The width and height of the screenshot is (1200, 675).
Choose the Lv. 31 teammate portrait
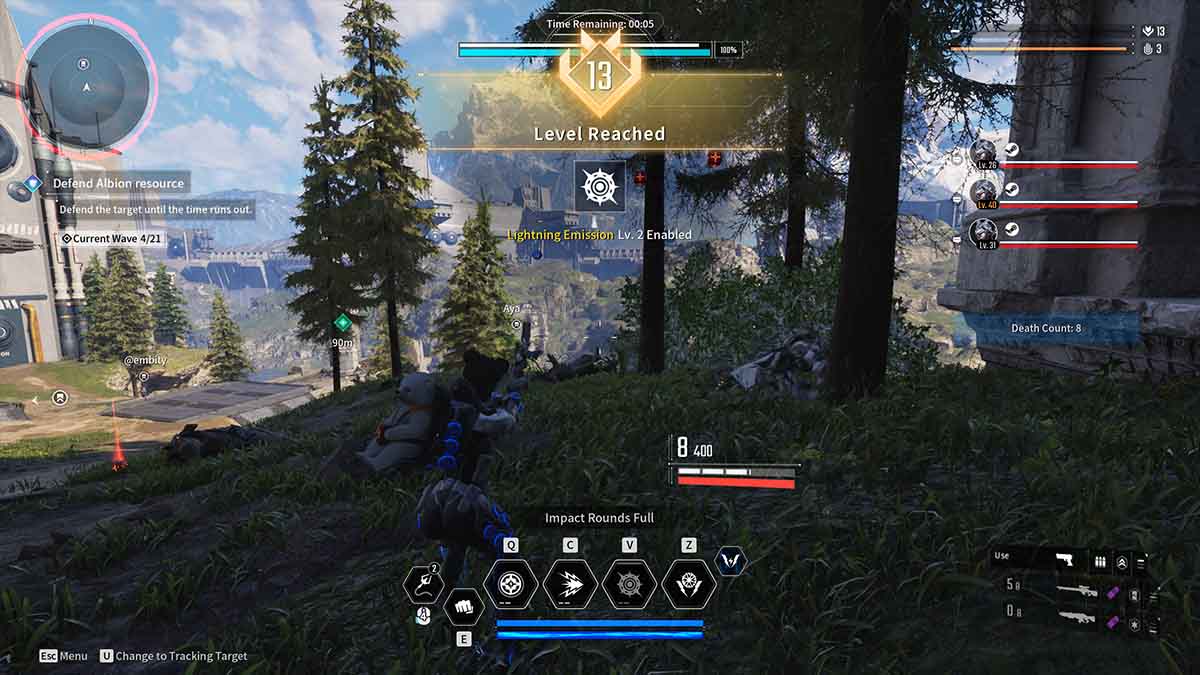984,234
